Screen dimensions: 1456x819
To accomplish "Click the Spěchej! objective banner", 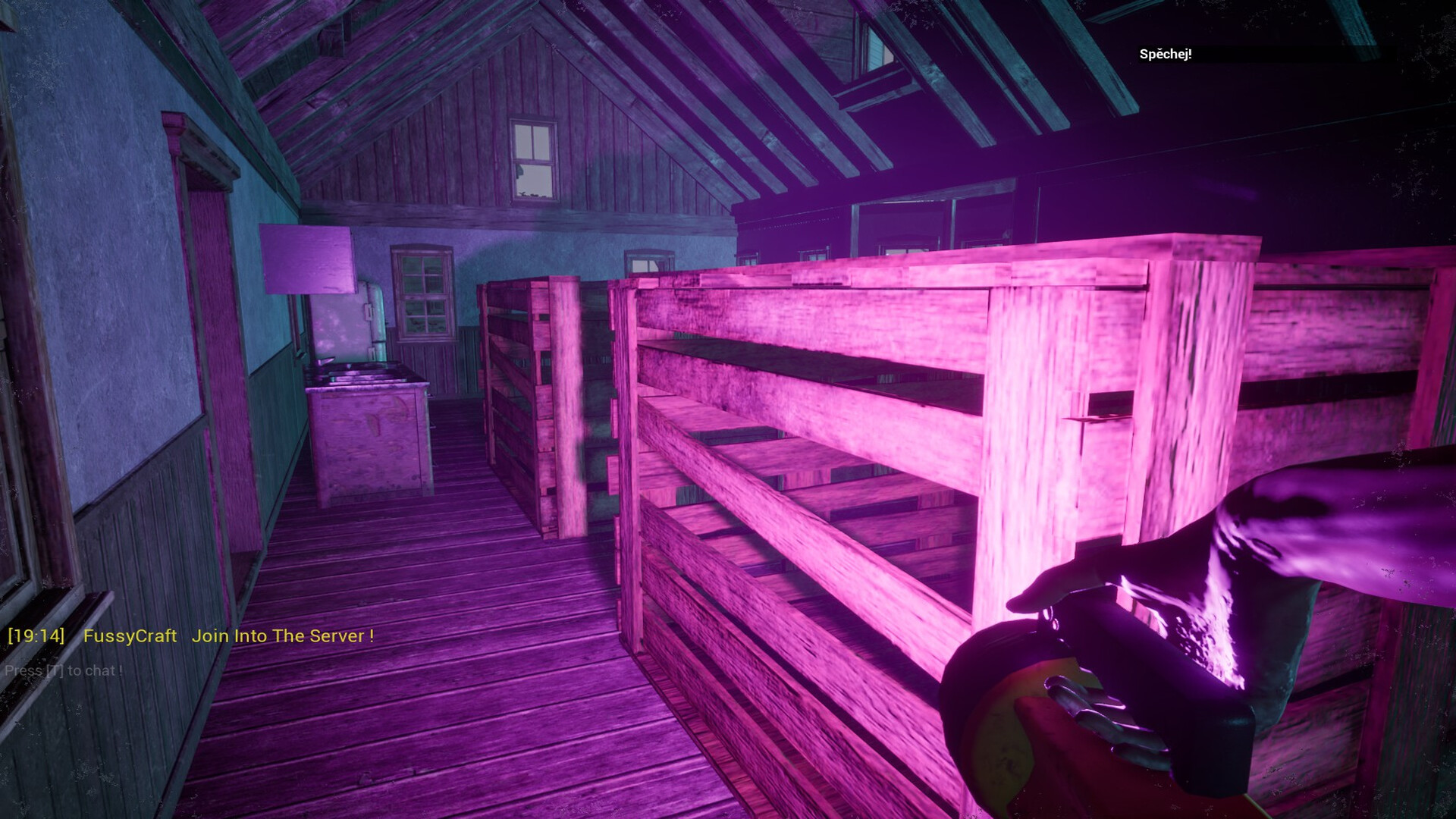I will tap(1166, 53).
